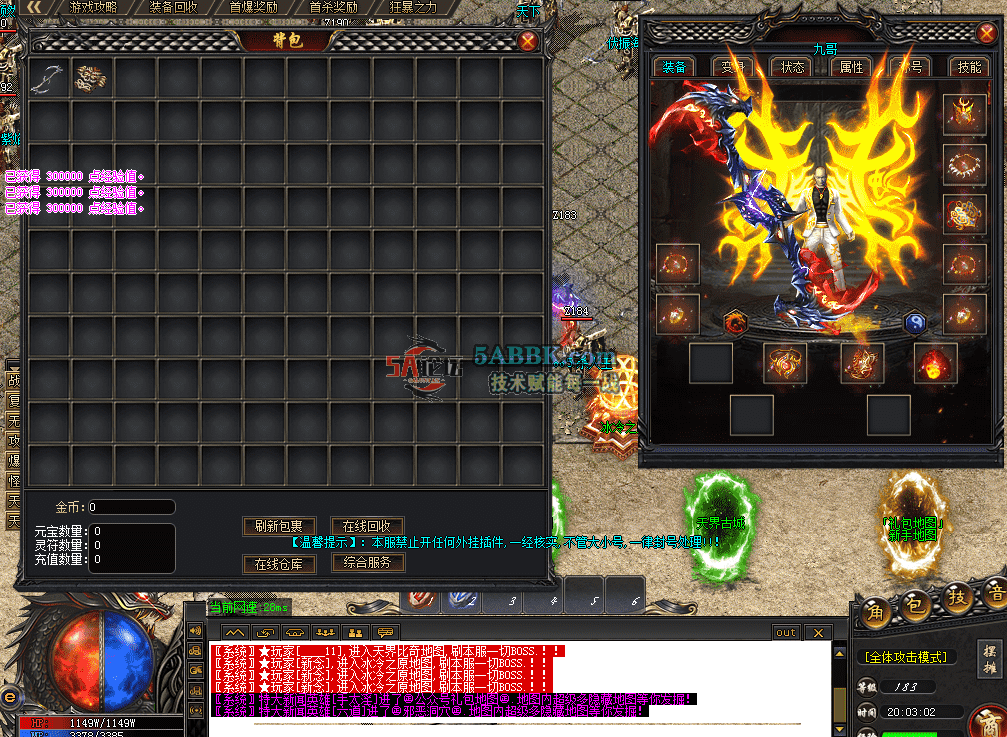Switch to the 变身 transform tab

pos(733,67)
